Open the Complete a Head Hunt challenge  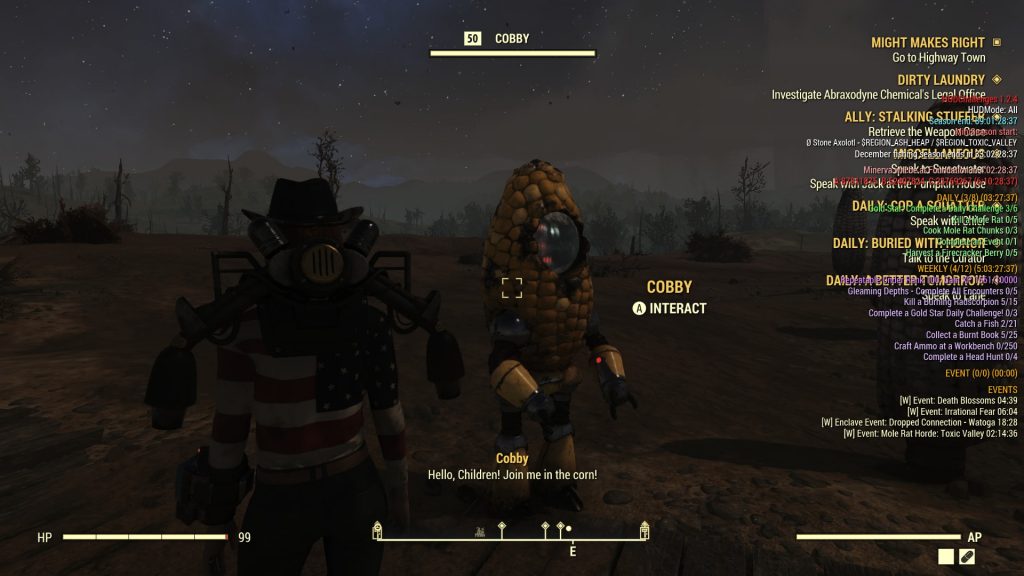click(x=970, y=357)
